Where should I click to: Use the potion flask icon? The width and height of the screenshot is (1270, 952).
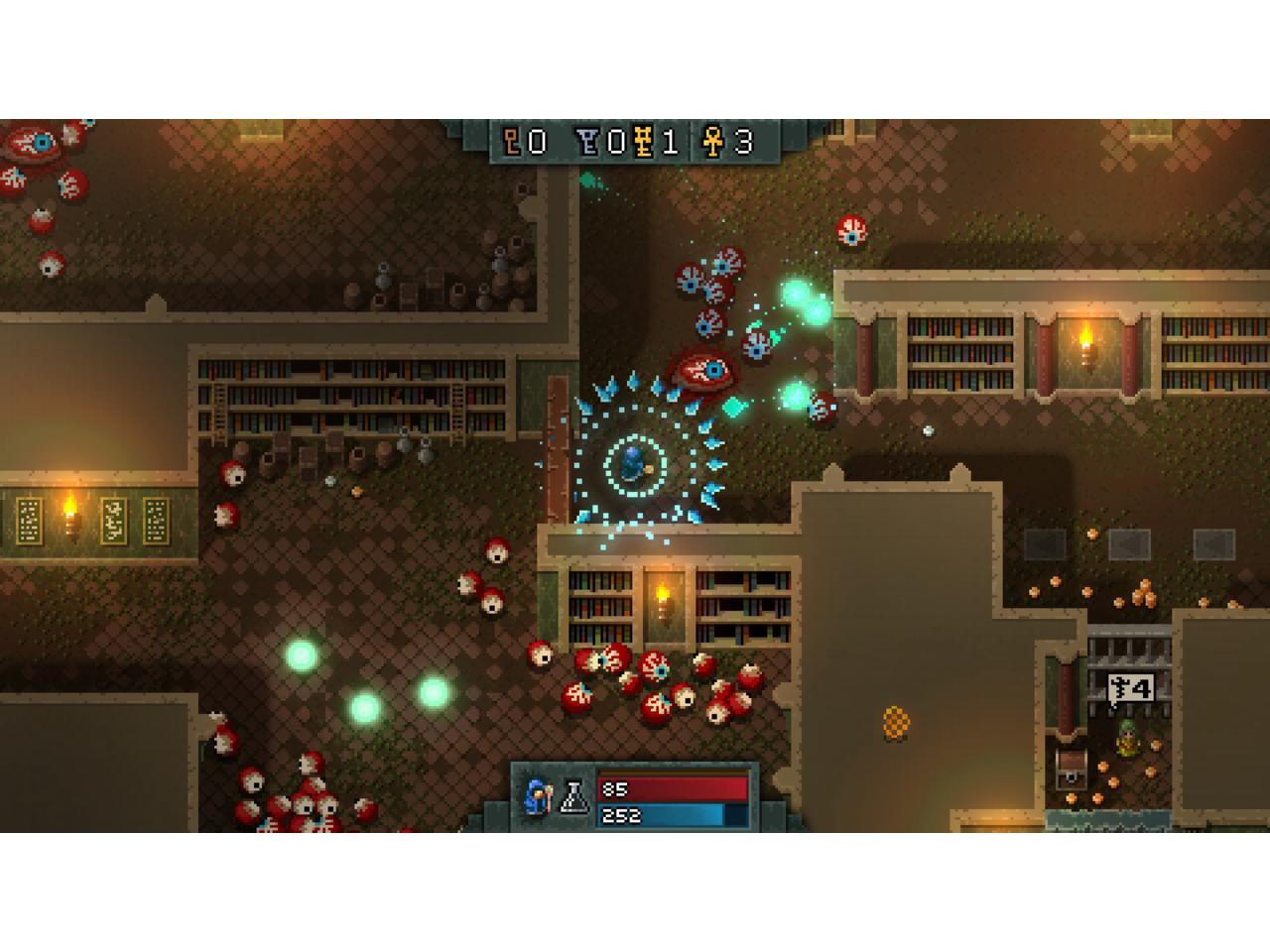(574, 796)
